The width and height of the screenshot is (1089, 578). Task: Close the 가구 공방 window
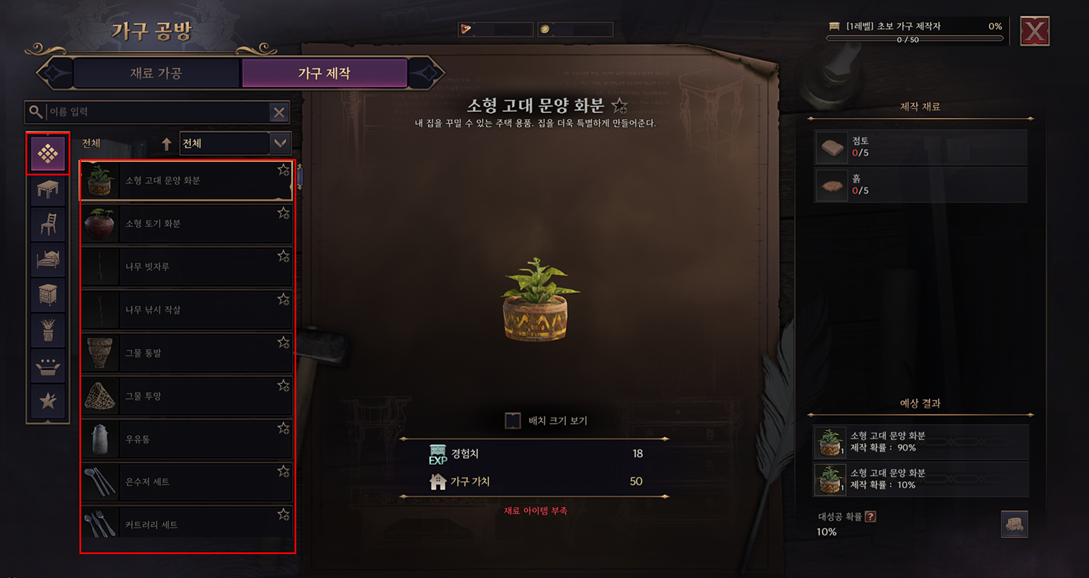(1035, 32)
